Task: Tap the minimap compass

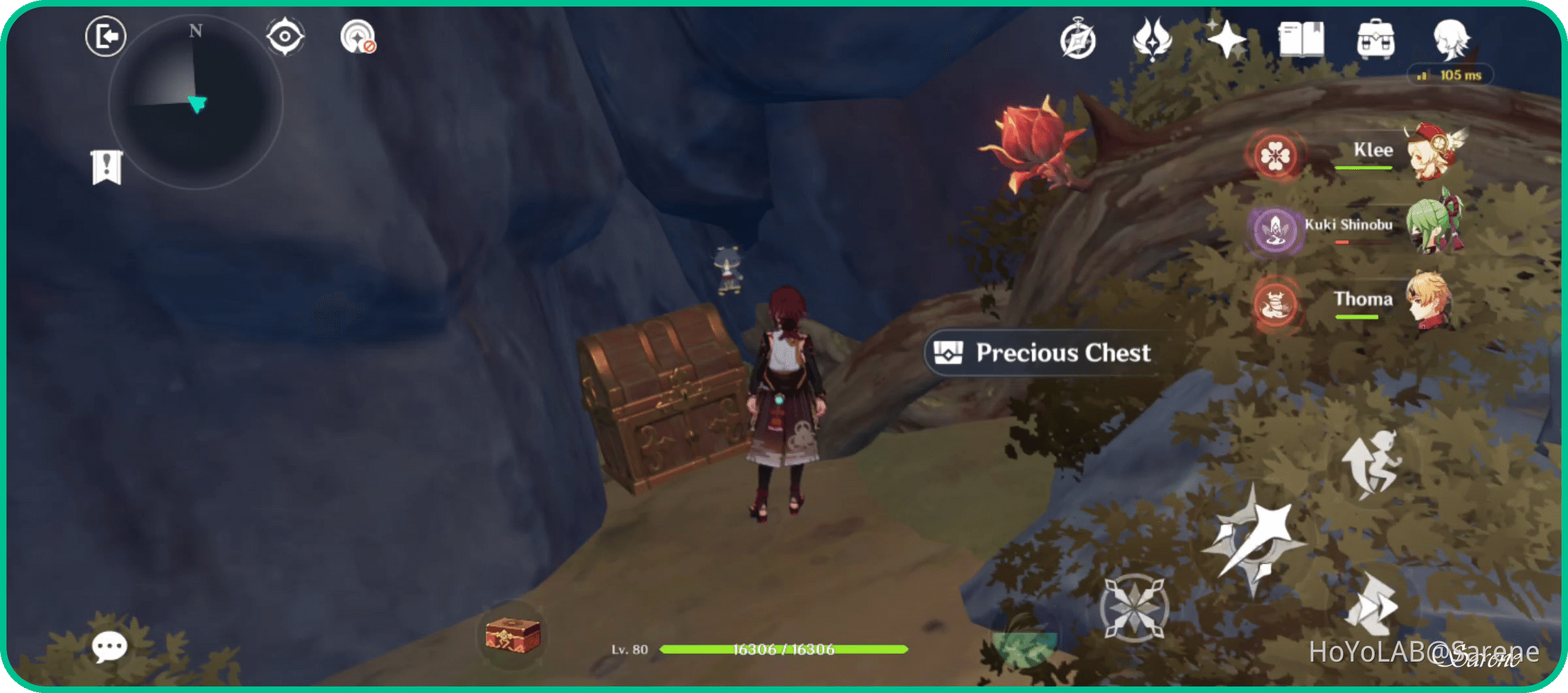Action: [x=194, y=31]
